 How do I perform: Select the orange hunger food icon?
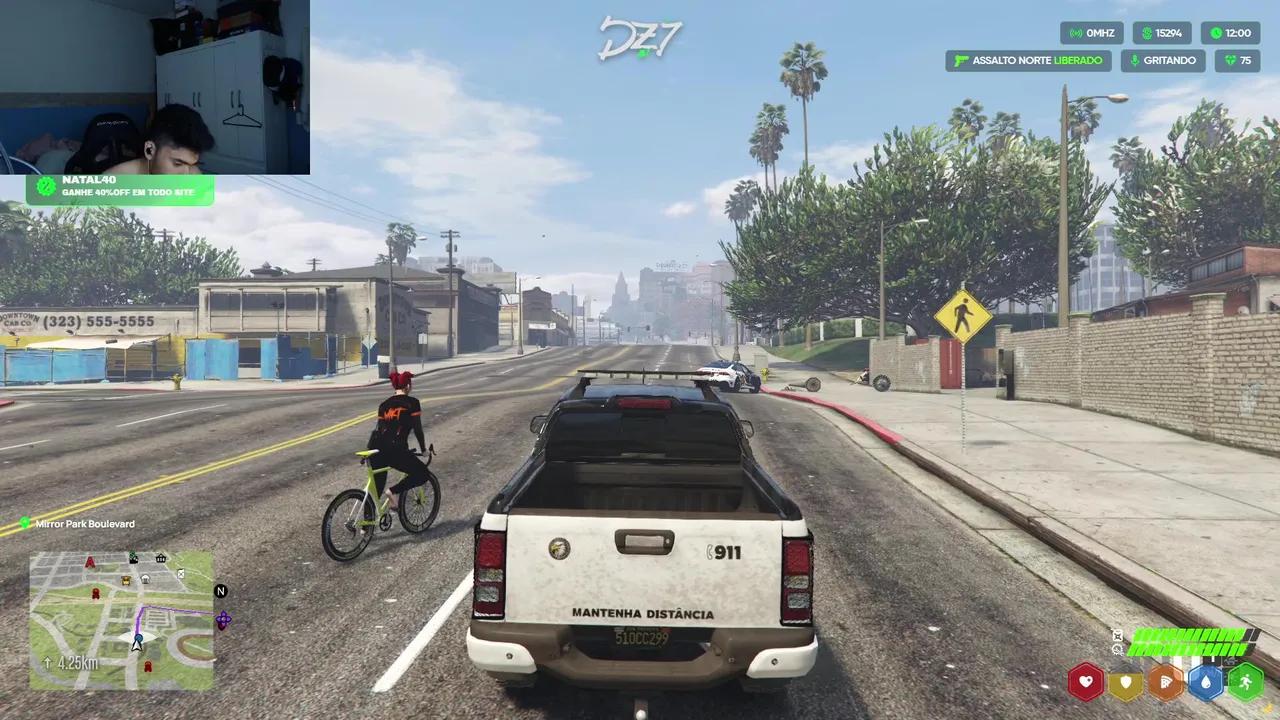(x=1166, y=681)
